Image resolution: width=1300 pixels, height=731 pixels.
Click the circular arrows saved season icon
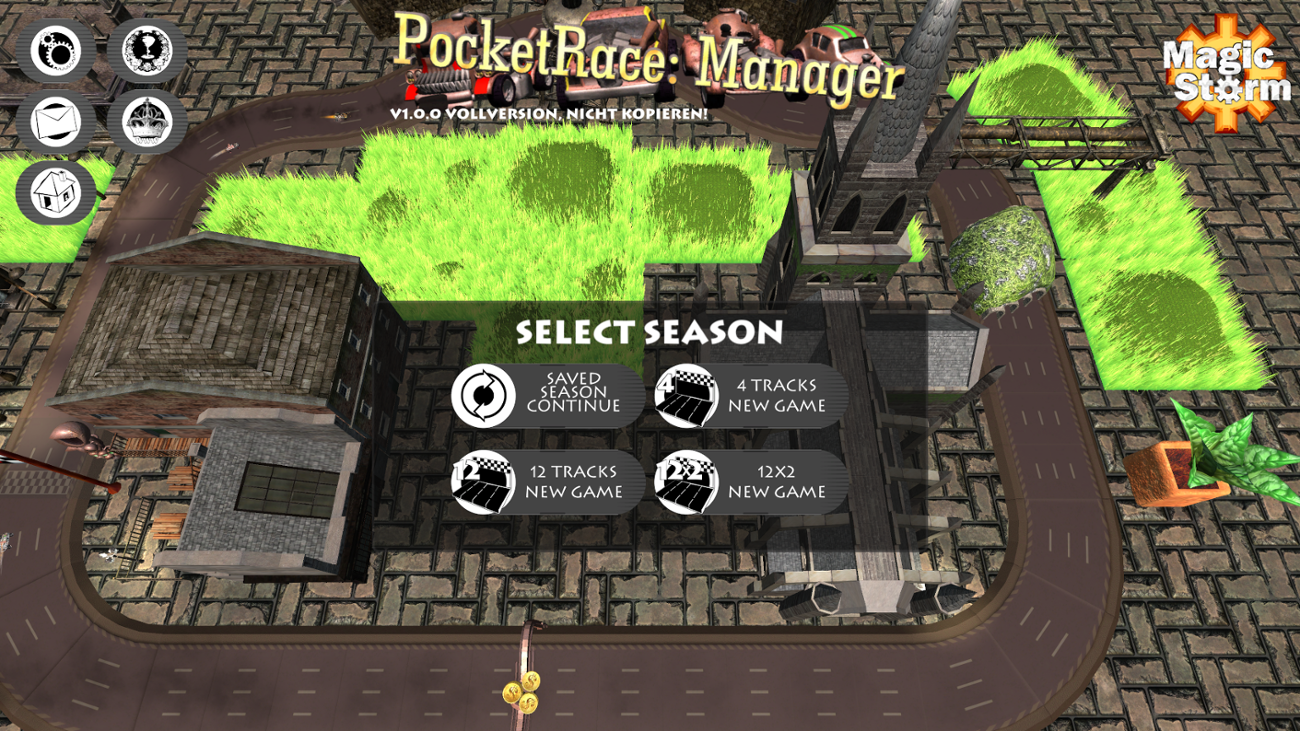point(487,396)
